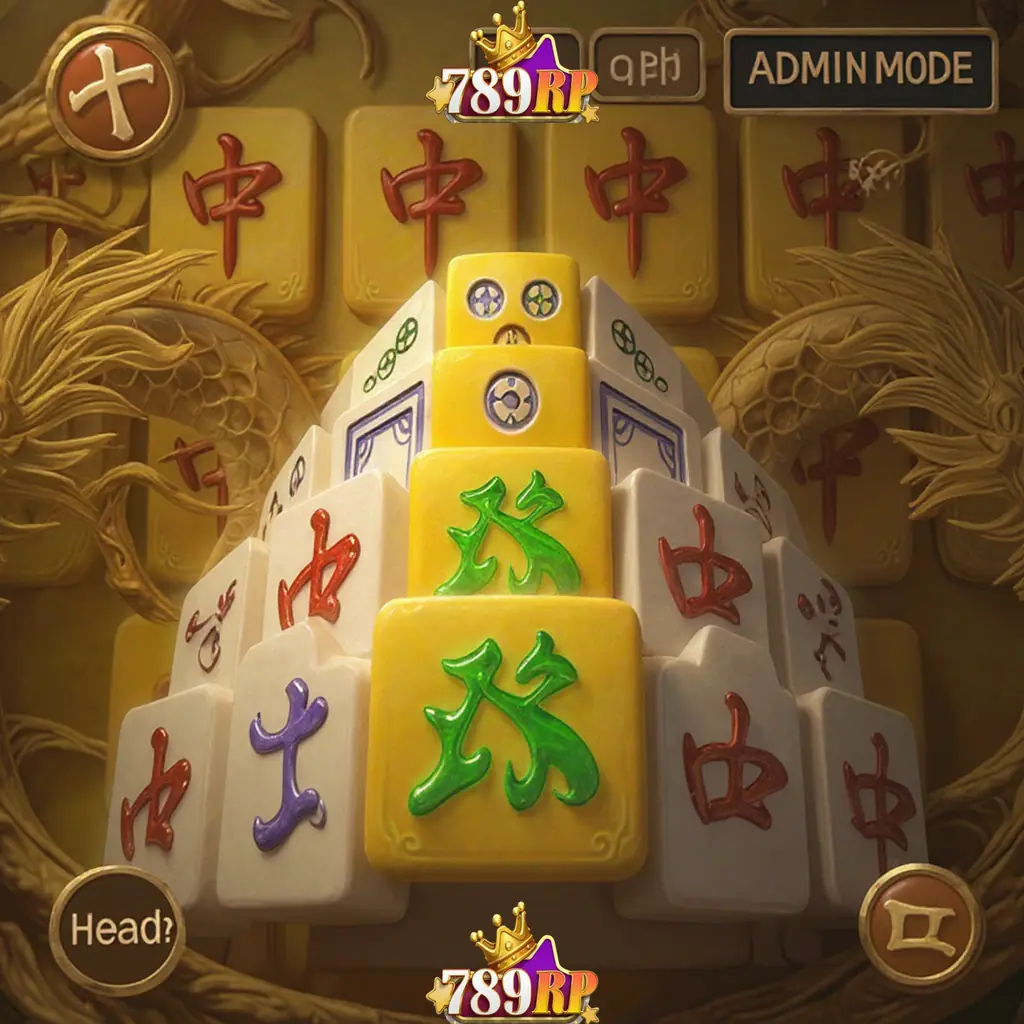
Task: Activate the ADMIN MODE button
Action: pos(860,69)
